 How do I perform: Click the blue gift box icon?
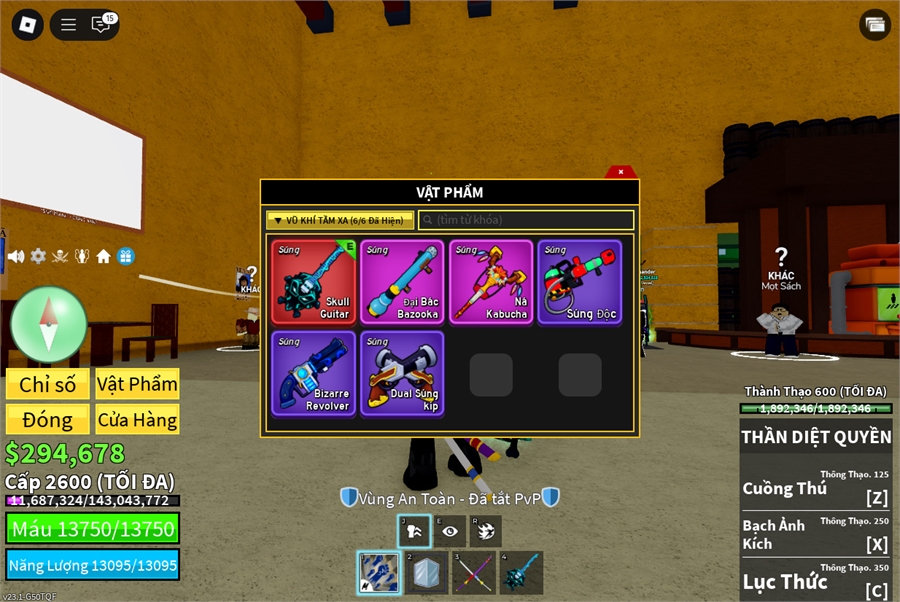click(125, 256)
